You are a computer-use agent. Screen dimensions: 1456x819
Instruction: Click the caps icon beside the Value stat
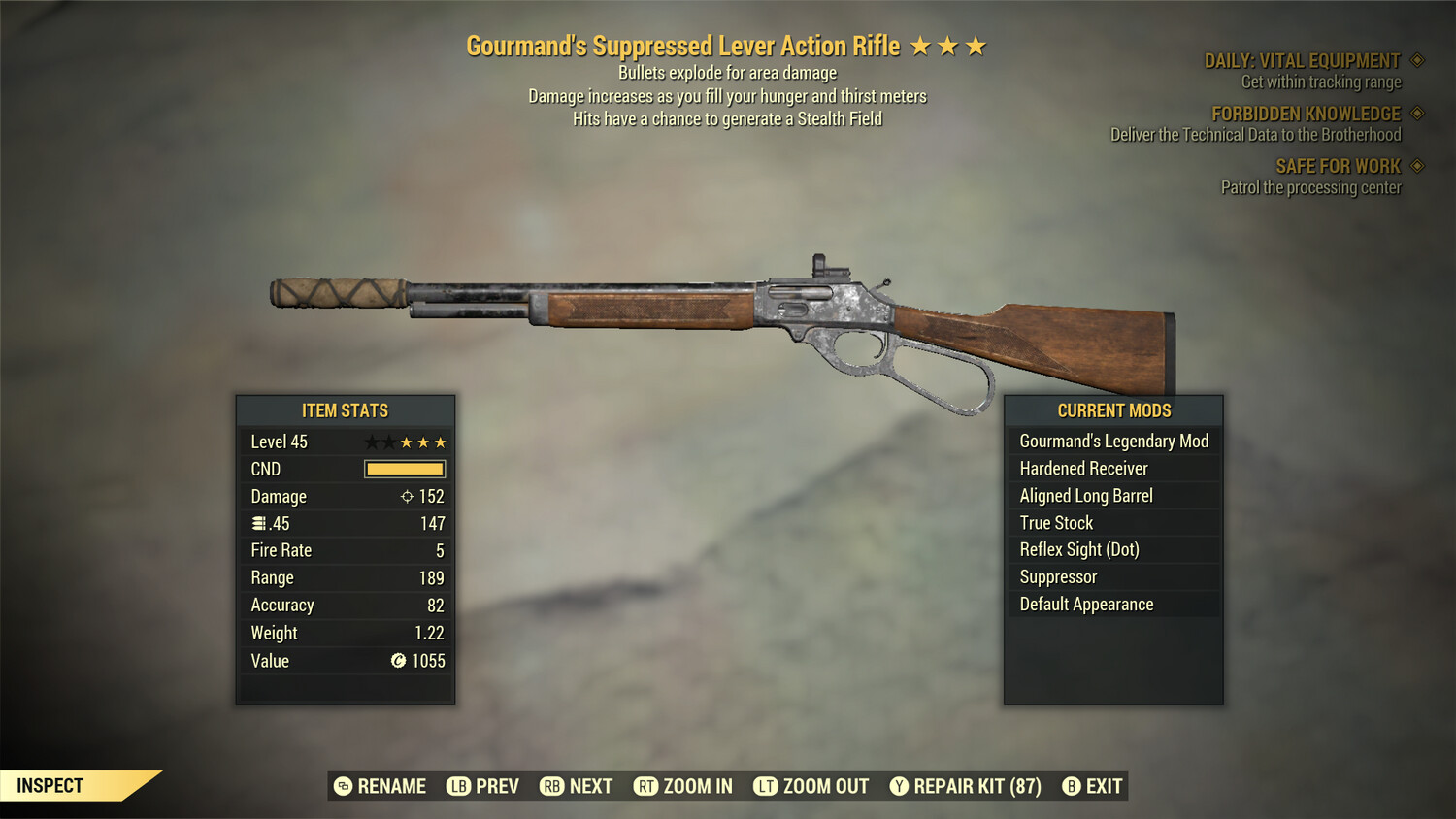point(397,661)
